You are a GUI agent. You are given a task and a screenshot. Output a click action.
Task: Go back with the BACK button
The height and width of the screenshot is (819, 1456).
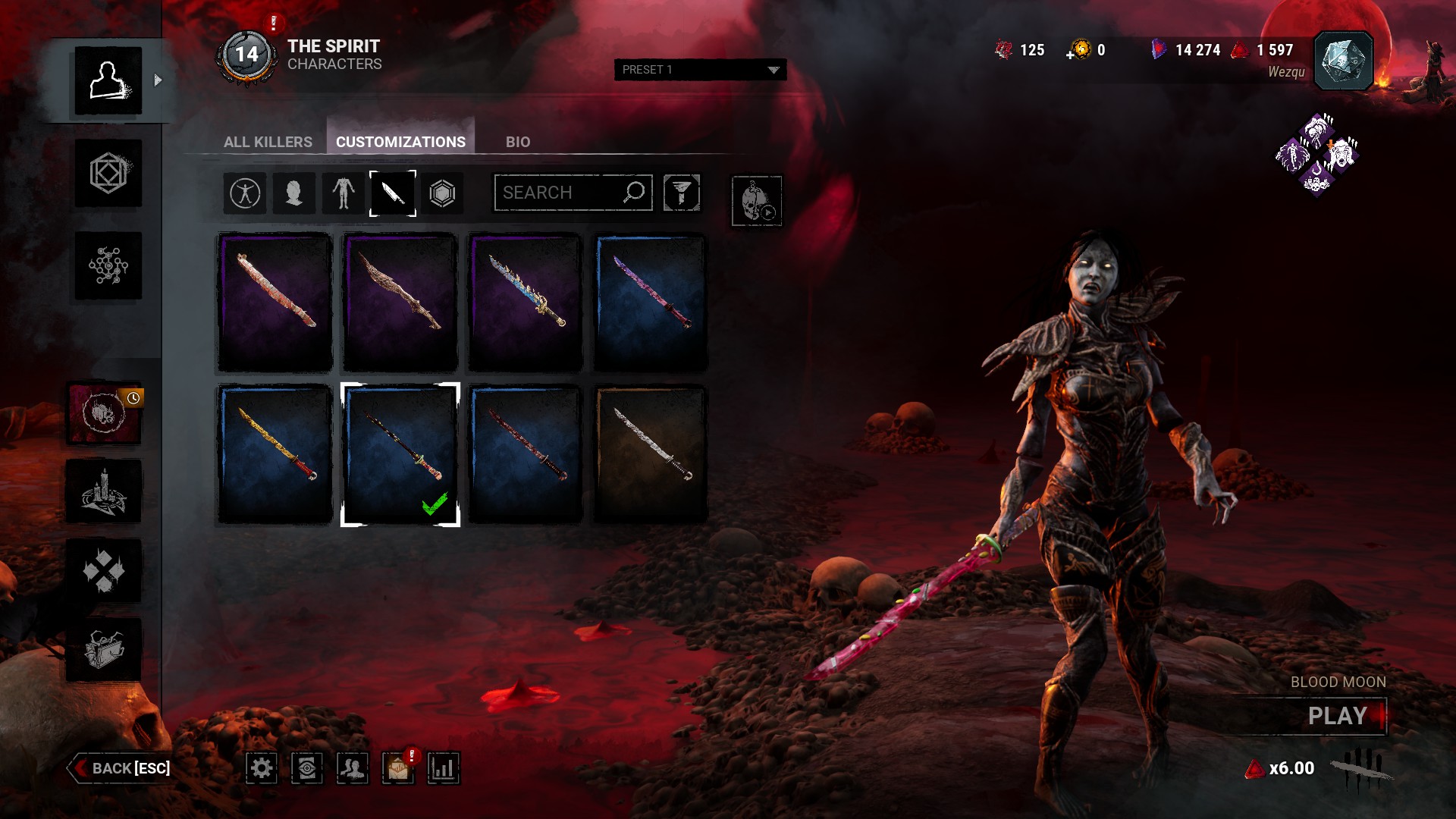[121, 768]
